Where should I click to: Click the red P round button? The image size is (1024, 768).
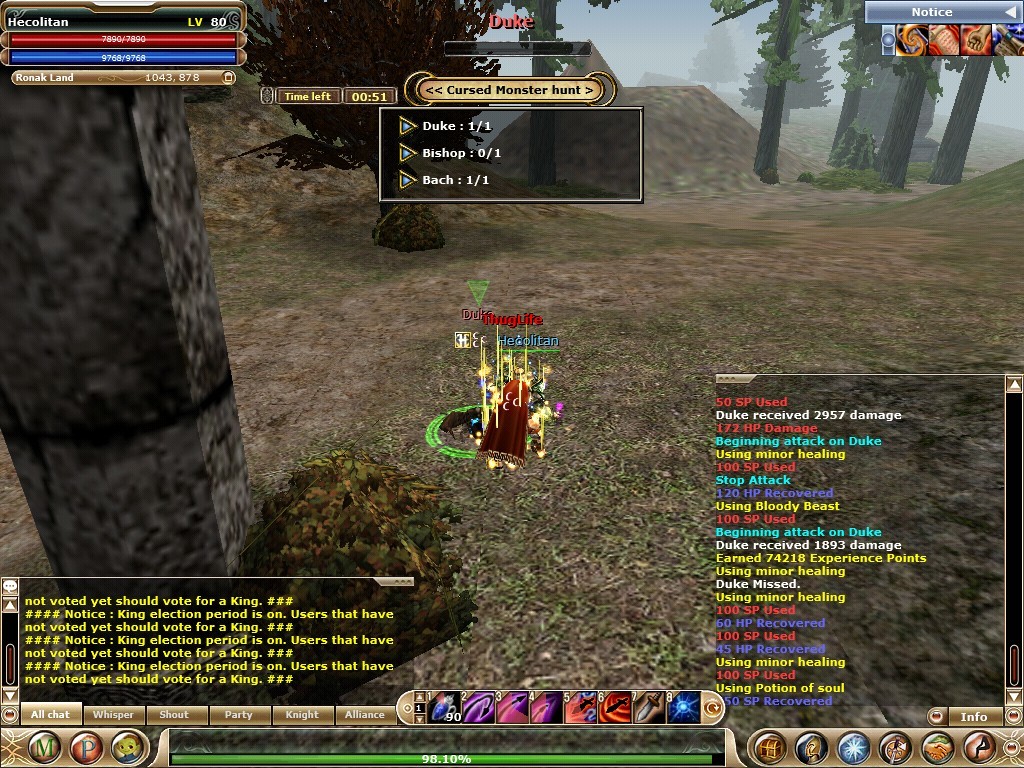click(x=84, y=747)
